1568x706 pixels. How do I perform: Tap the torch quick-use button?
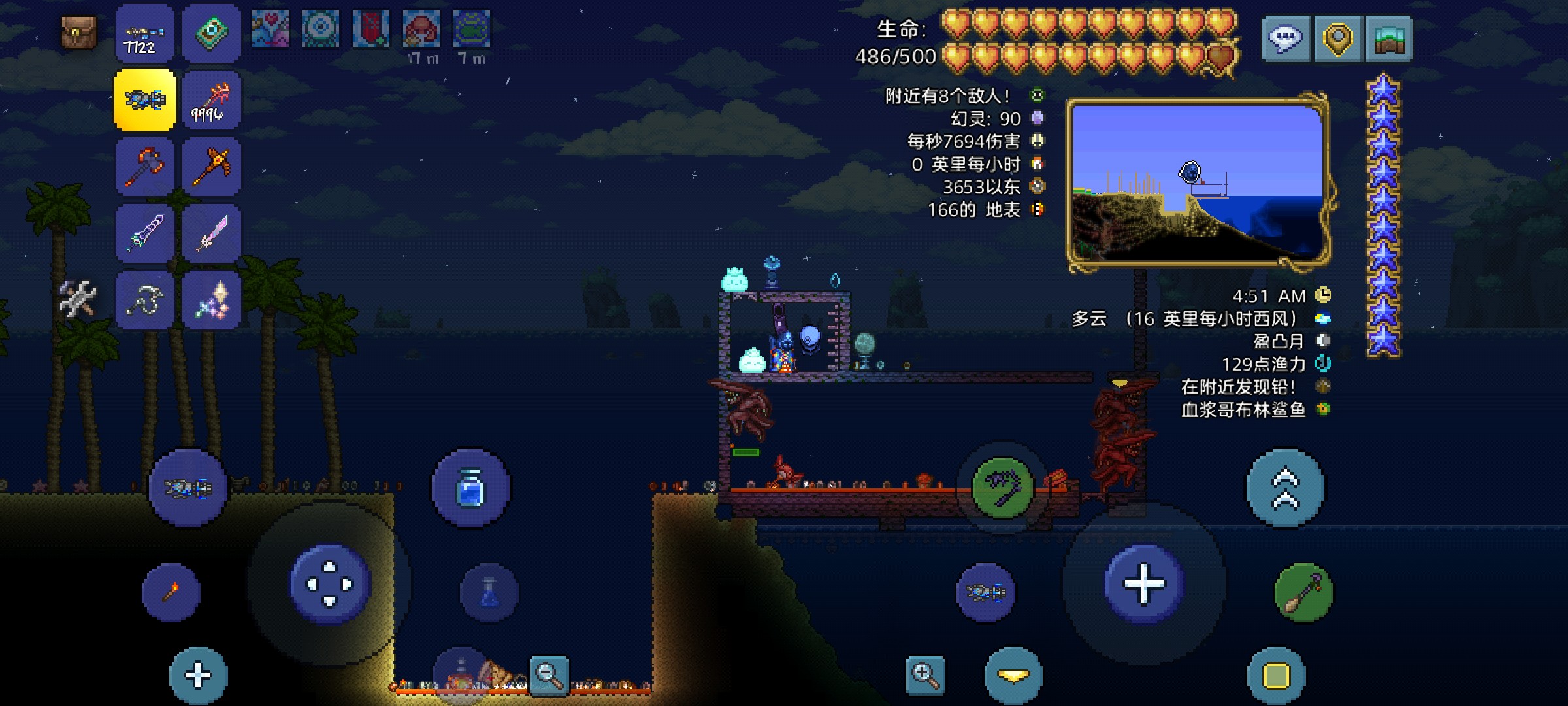point(171,592)
